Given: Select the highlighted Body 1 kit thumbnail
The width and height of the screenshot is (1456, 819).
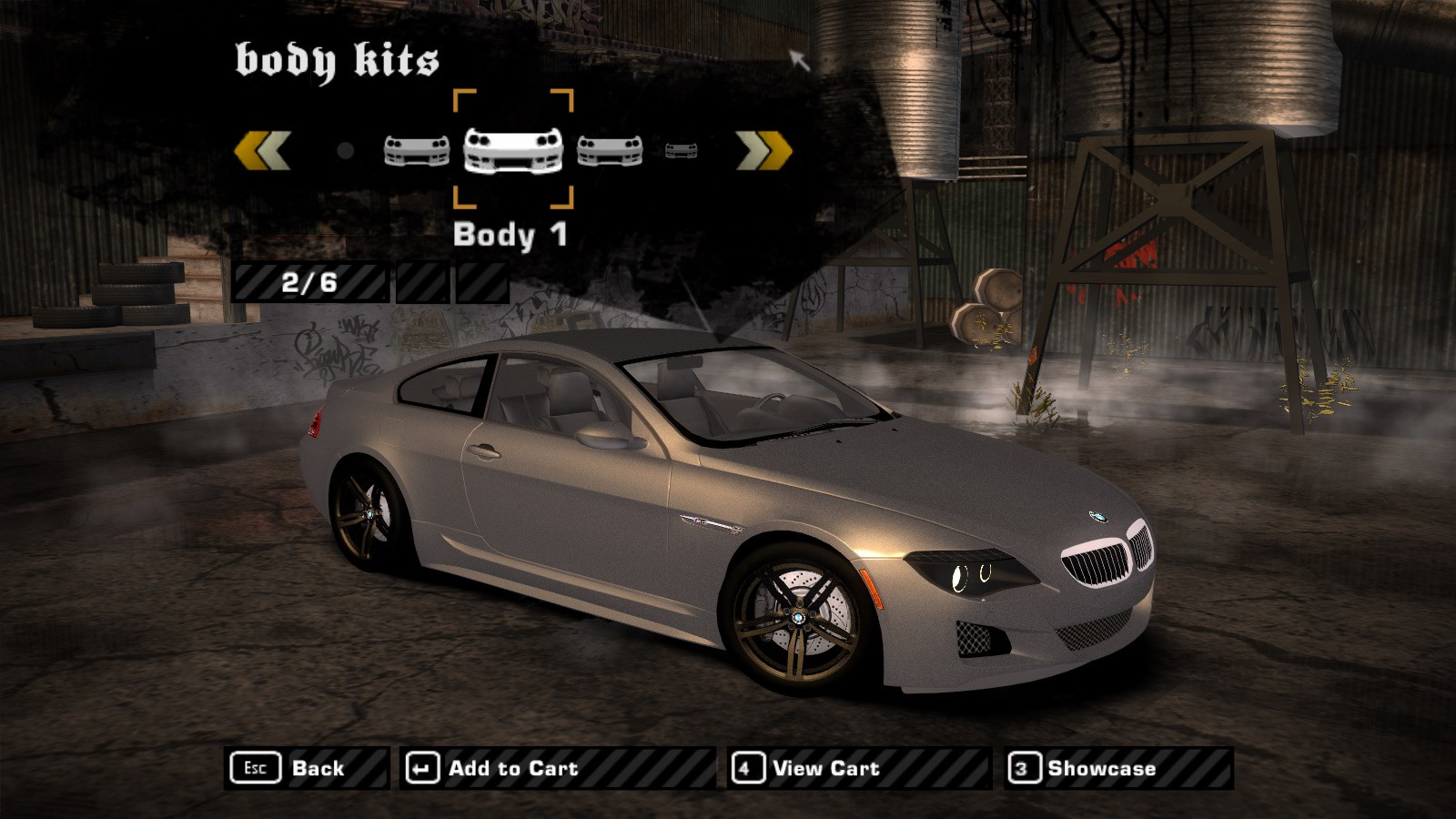Looking at the screenshot, I should (513, 150).
